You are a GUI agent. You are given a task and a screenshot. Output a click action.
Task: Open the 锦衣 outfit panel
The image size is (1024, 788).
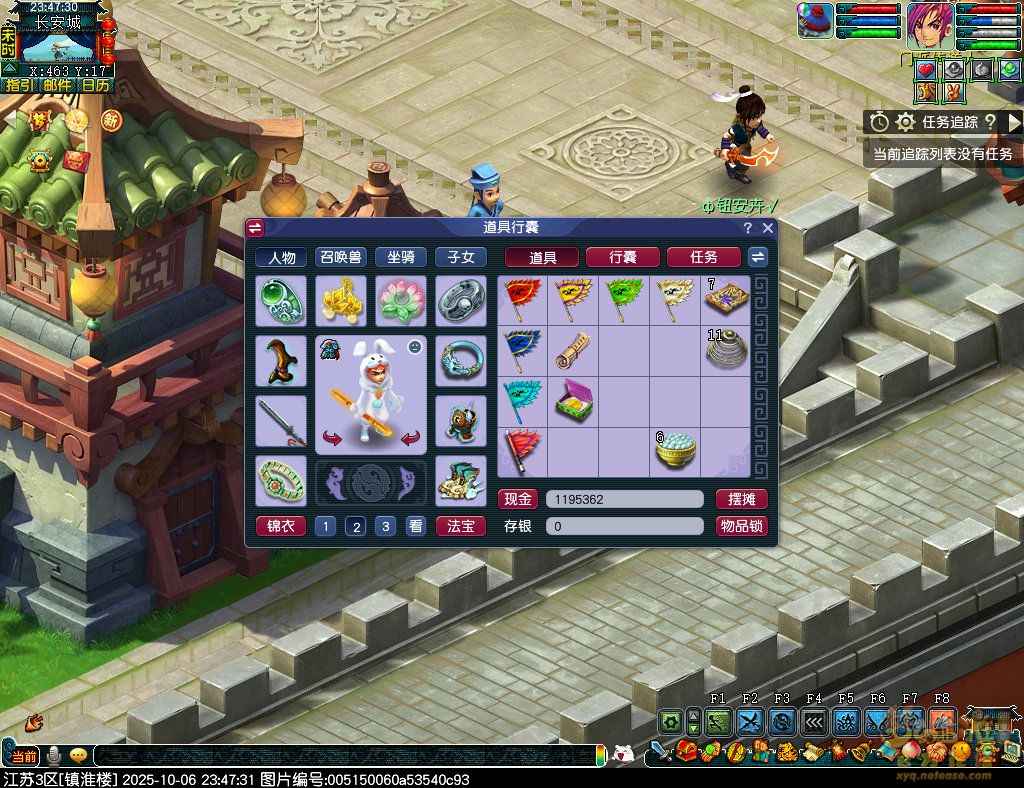(x=281, y=526)
